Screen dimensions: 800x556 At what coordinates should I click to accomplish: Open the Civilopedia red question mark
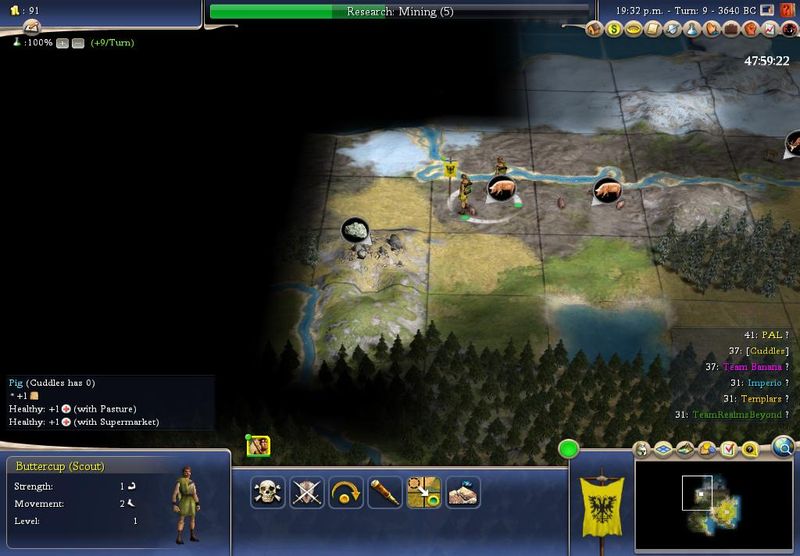pyautogui.click(x=789, y=30)
